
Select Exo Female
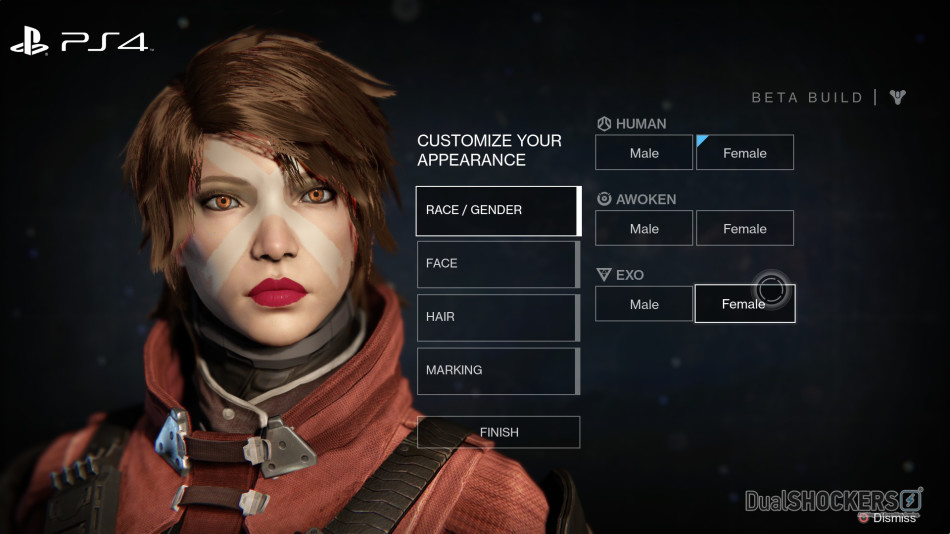coord(745,304)
